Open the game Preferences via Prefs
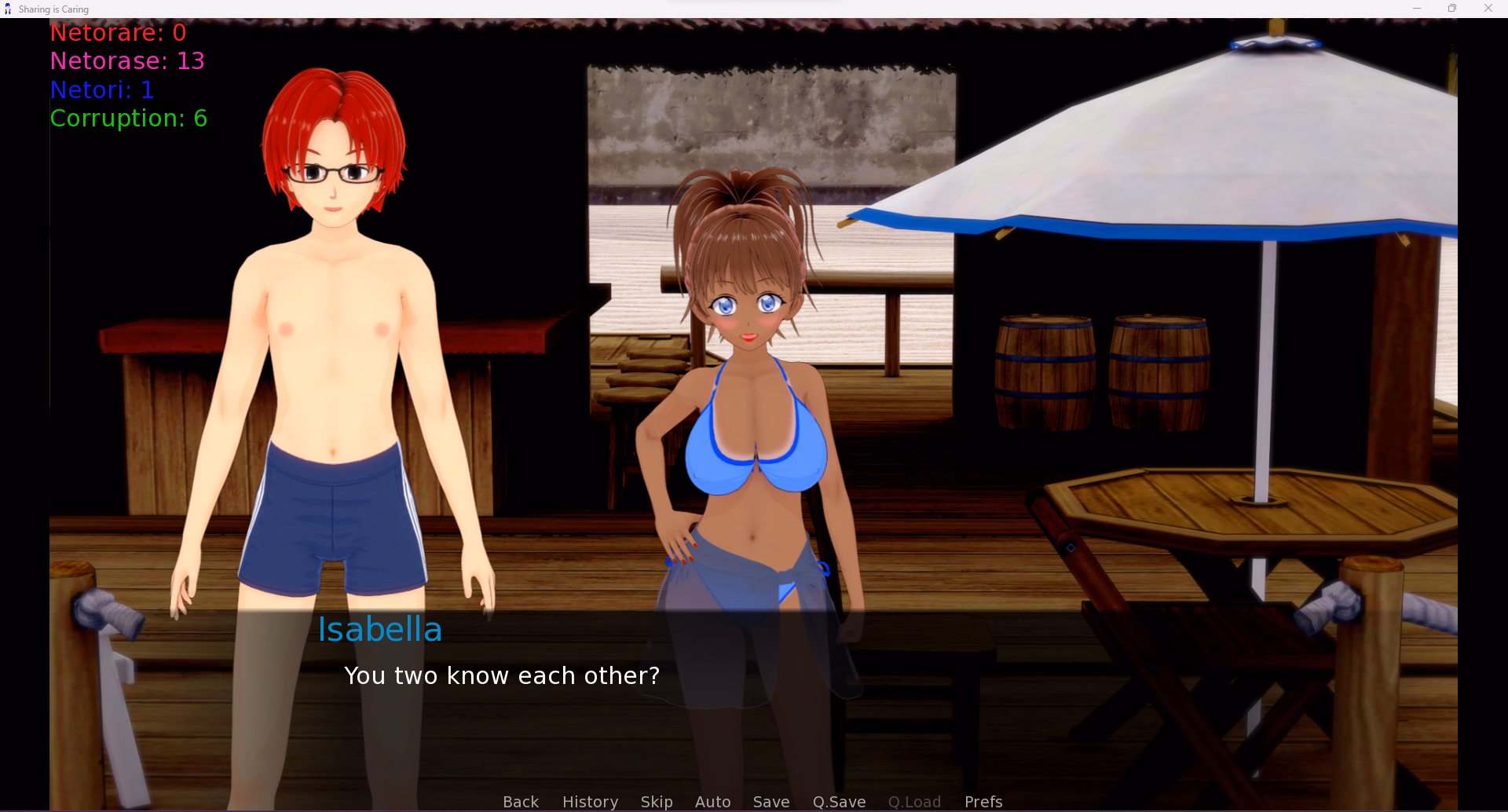This screenshot has height=812, width=1508. [983, 801]
